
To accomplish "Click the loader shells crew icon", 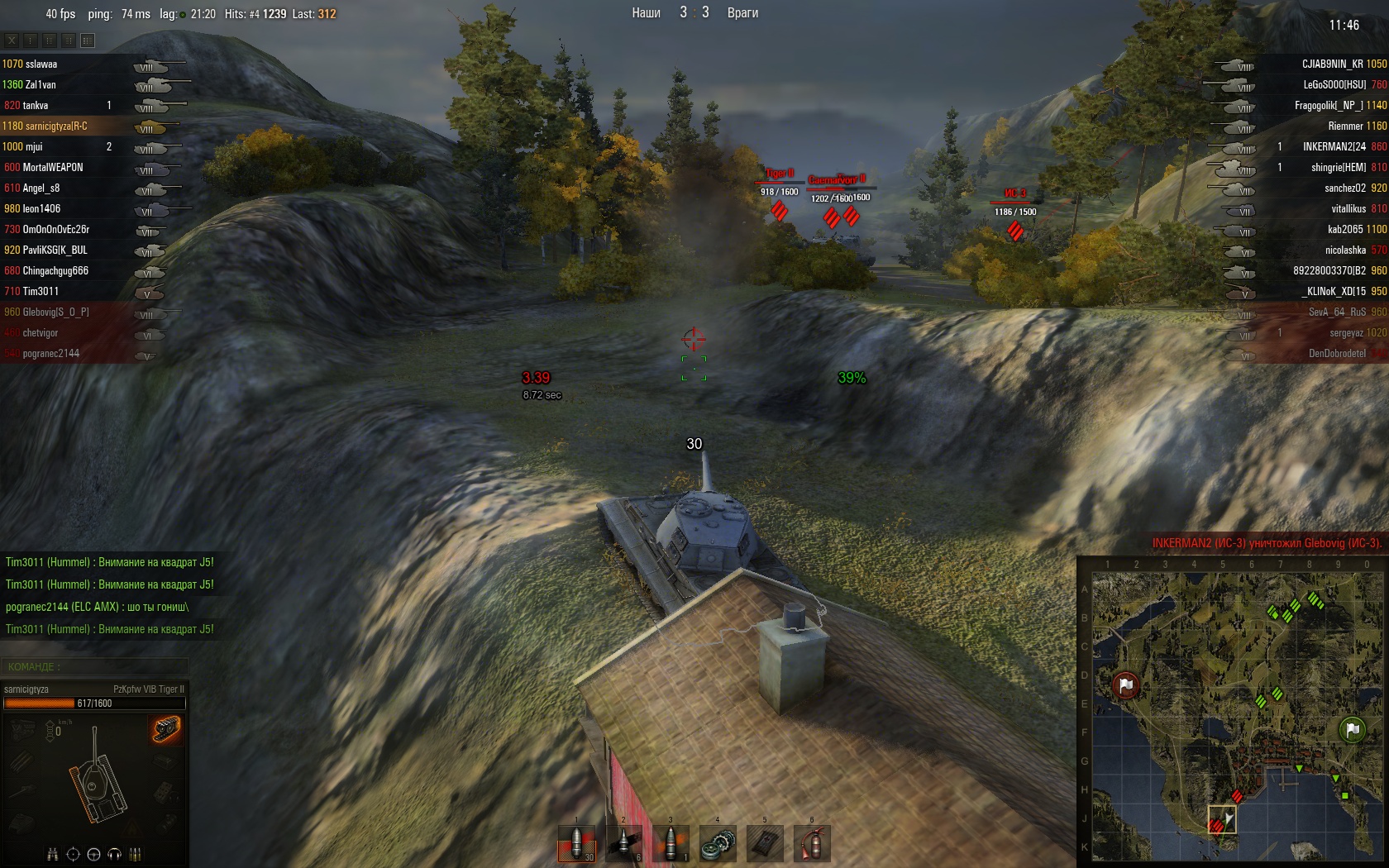I will [136, 855].
